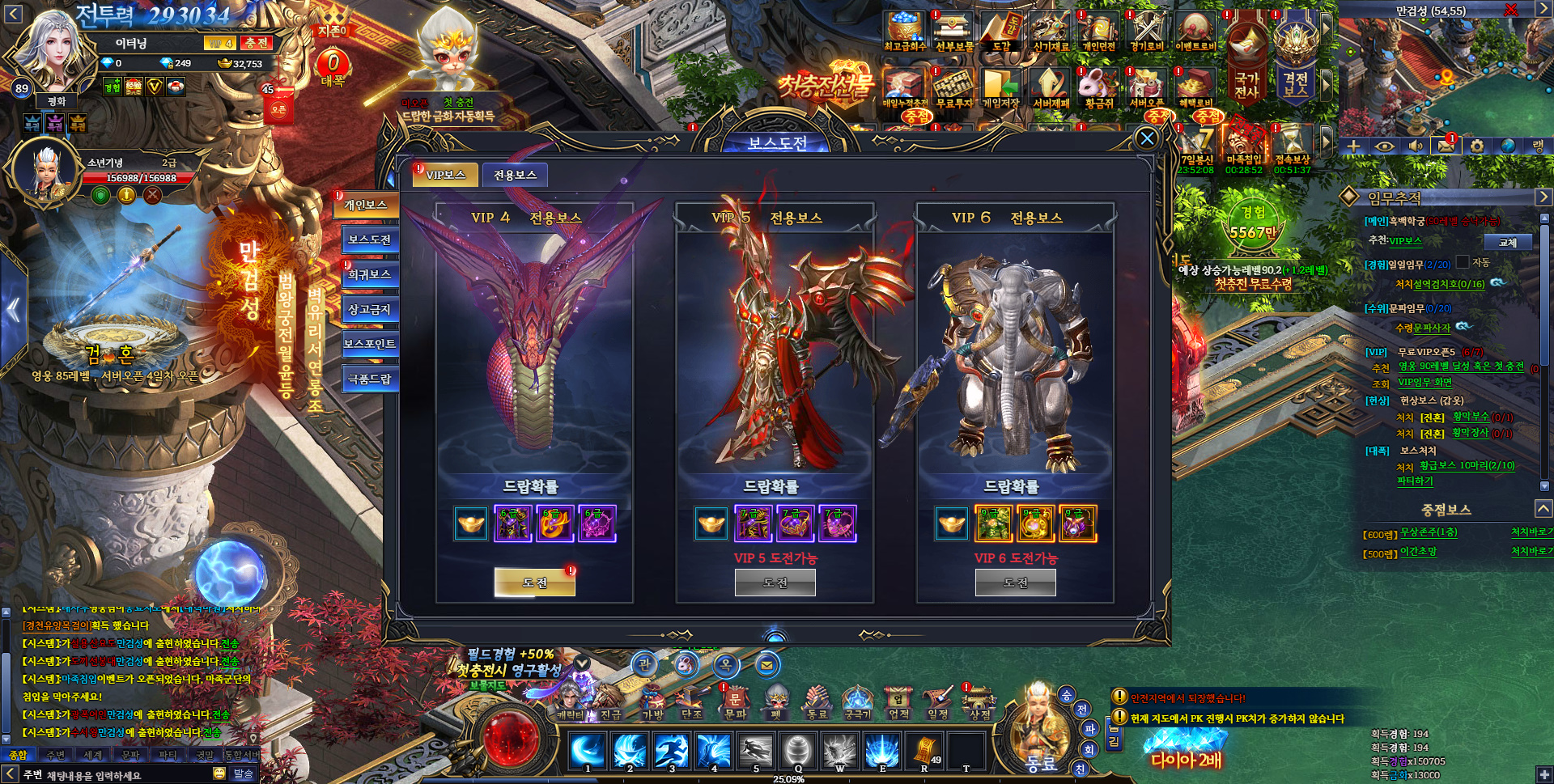Image resolution: width=1554 pixels, height=784 pixels.
Task: Select the 극품드랍 menu entry
Action: (369, 379)
